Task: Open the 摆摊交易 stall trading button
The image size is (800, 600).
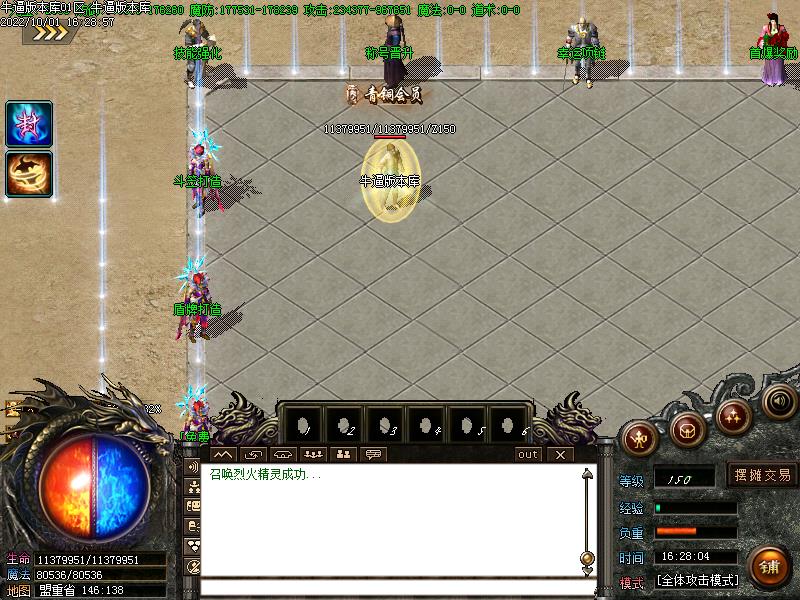Action: click(762, 475)
